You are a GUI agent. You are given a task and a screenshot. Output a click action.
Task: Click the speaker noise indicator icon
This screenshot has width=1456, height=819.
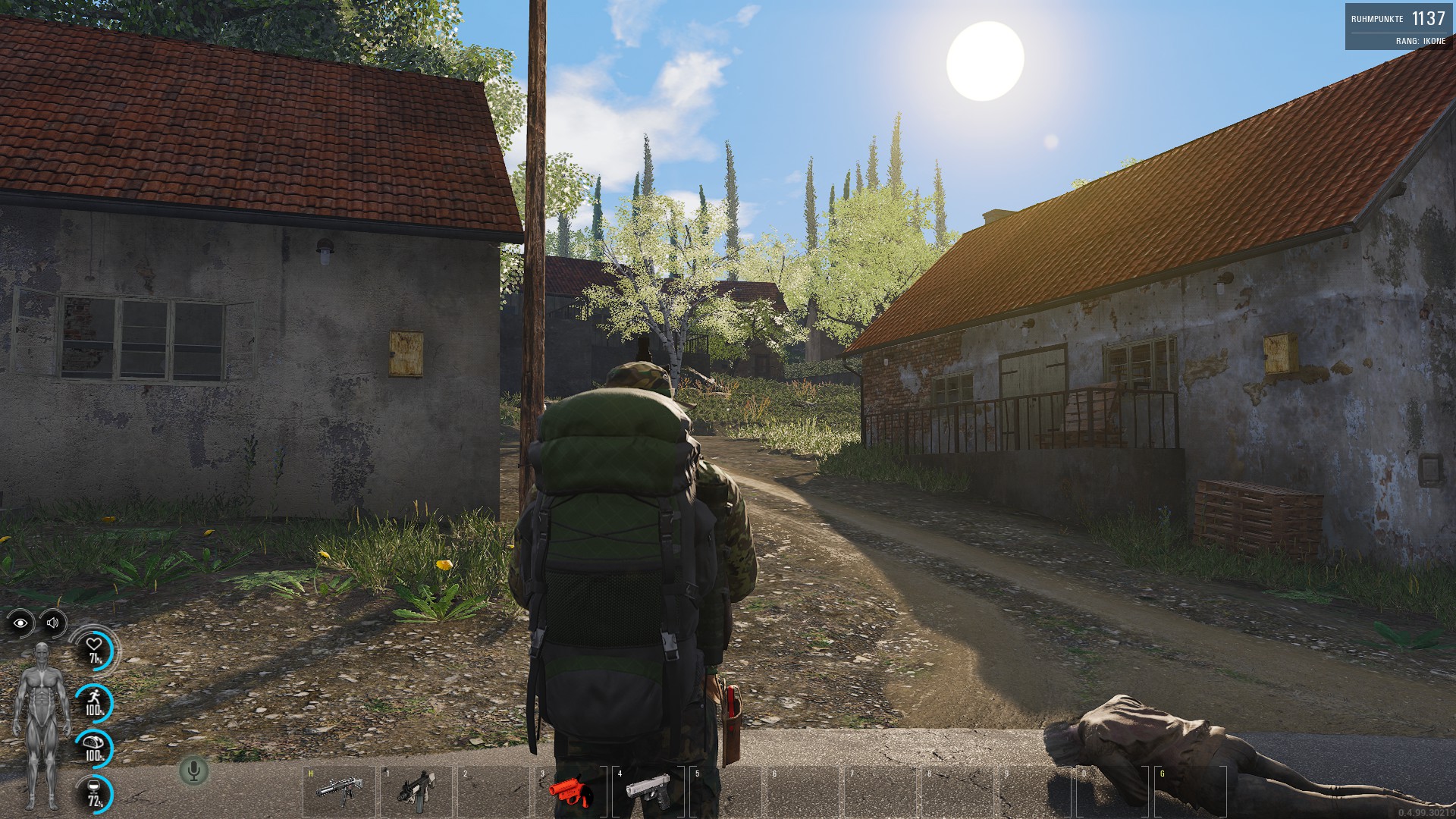[53, 623]
